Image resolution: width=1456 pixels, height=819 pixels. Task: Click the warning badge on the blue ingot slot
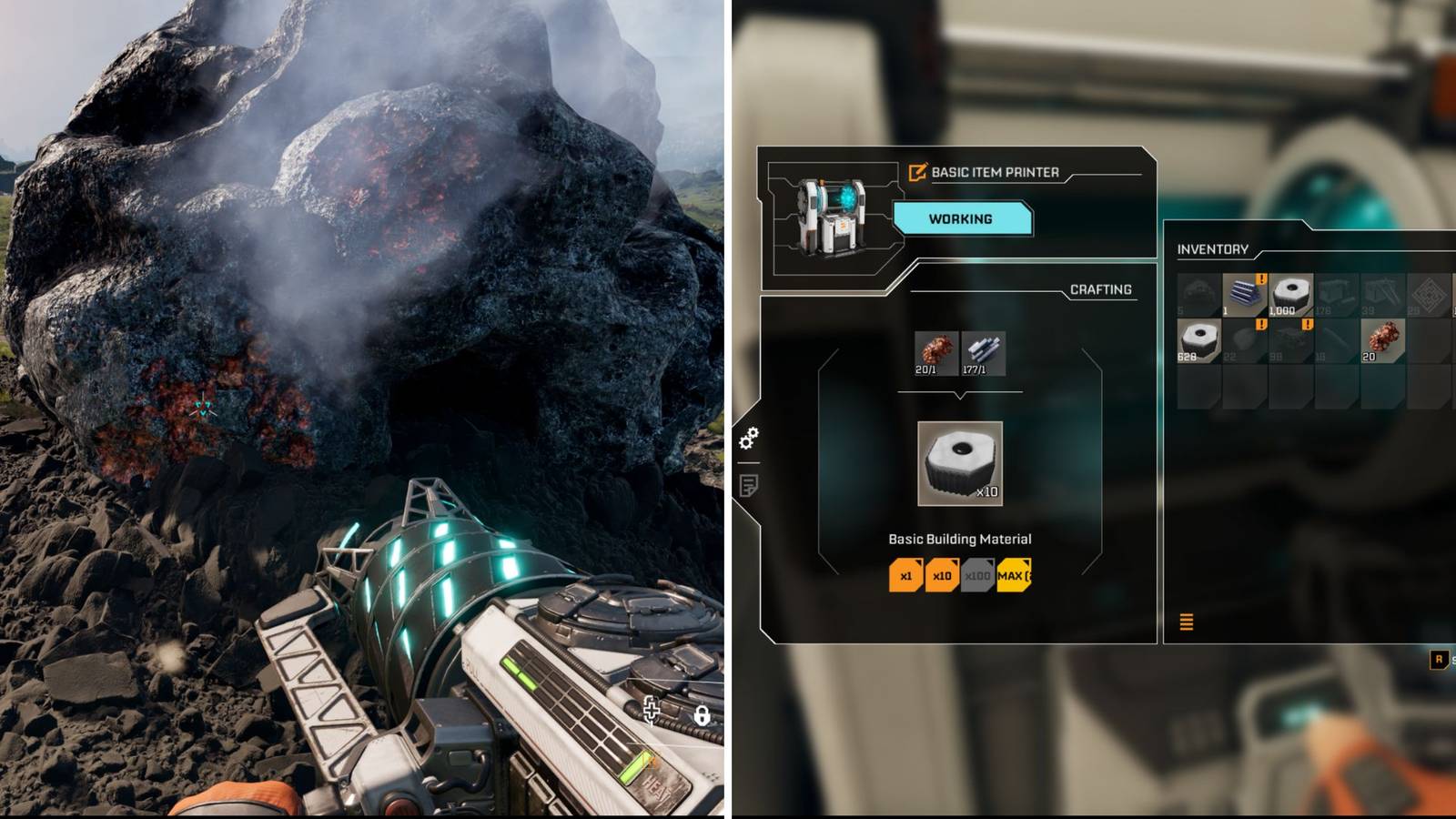tap(1261, 279)
